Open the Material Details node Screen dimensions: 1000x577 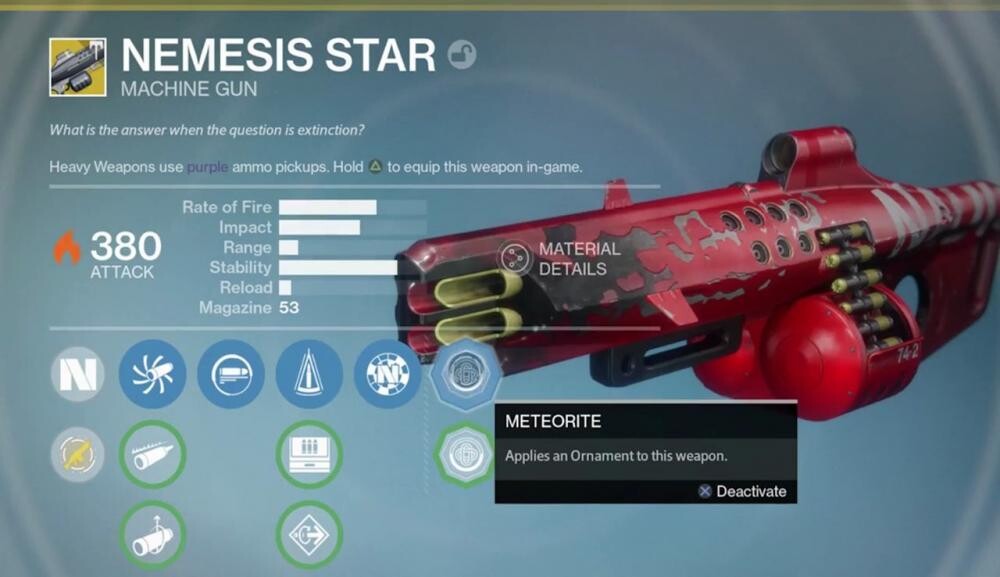516,258
